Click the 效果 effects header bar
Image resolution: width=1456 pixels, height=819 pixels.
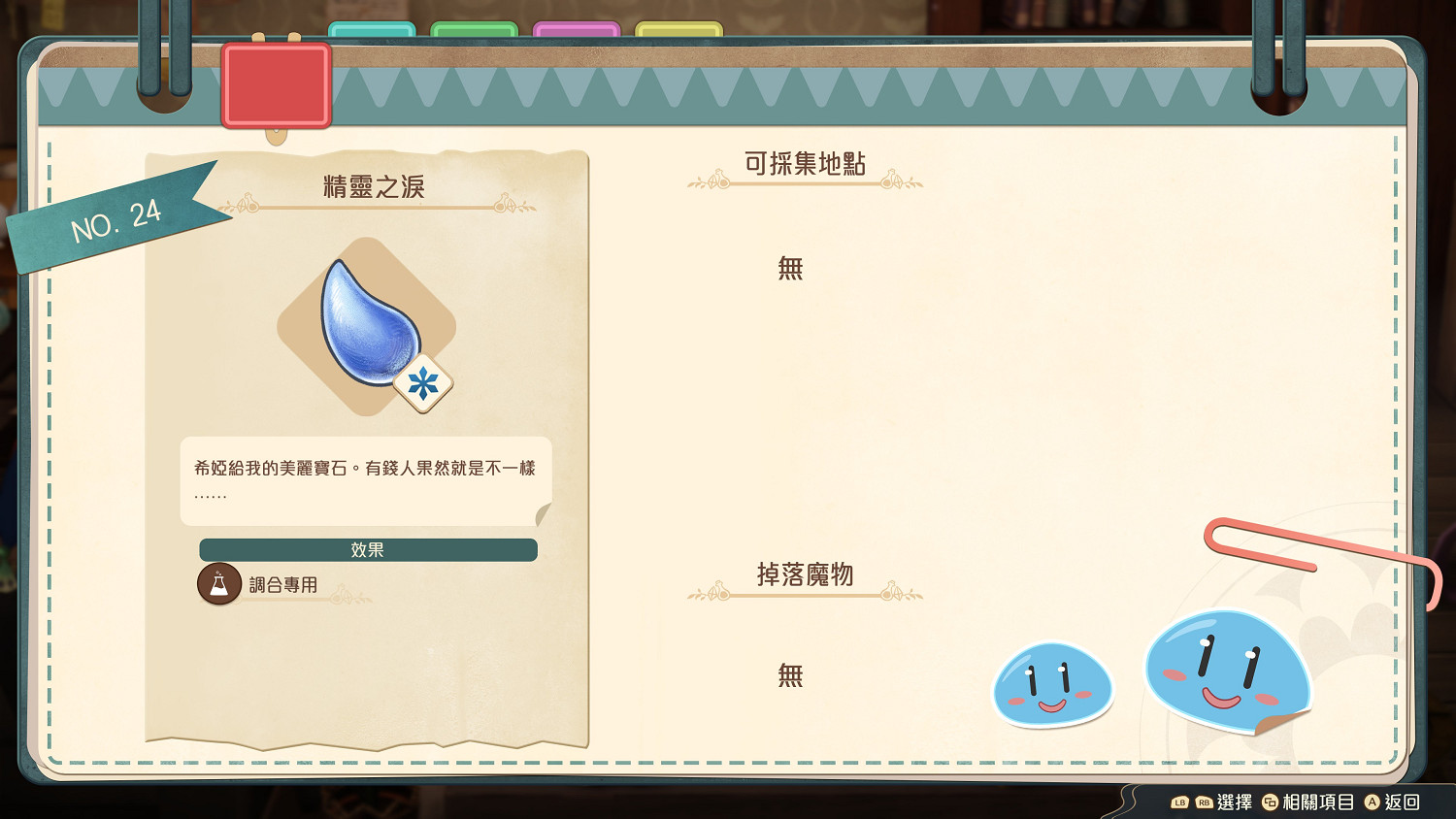tap(367, 549)
